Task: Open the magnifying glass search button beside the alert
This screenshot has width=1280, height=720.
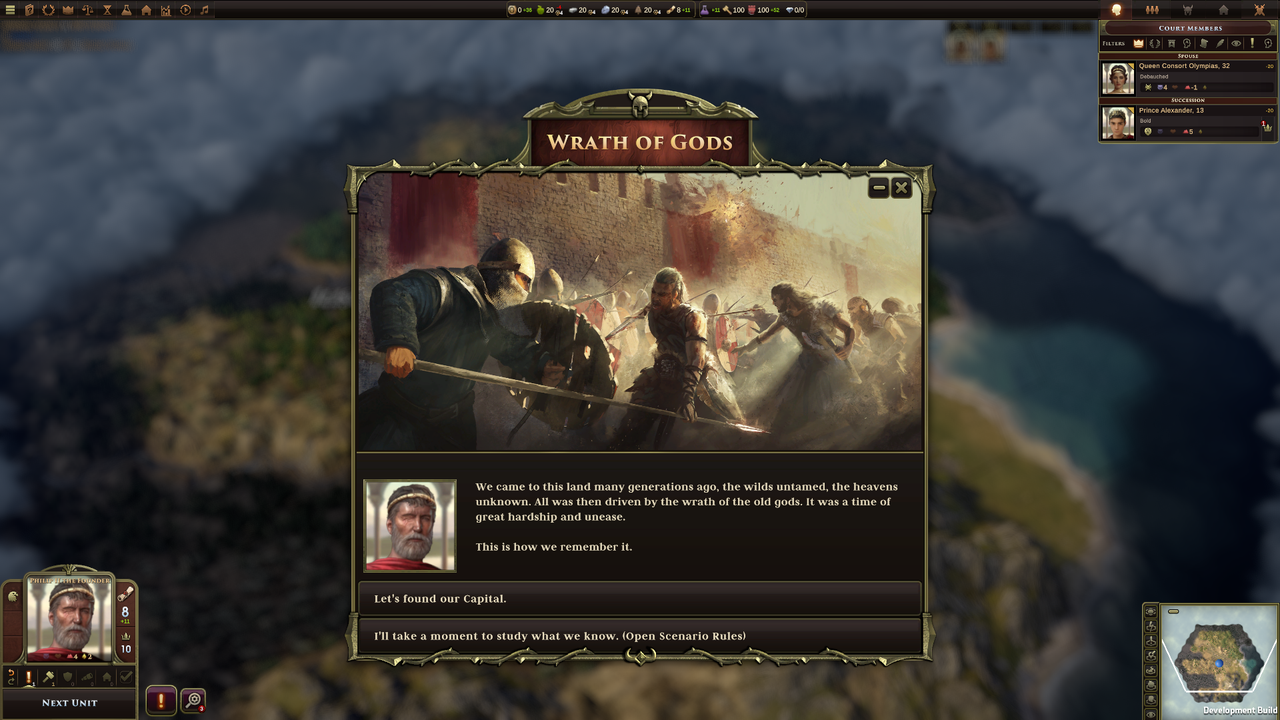Action: [192, 699]
